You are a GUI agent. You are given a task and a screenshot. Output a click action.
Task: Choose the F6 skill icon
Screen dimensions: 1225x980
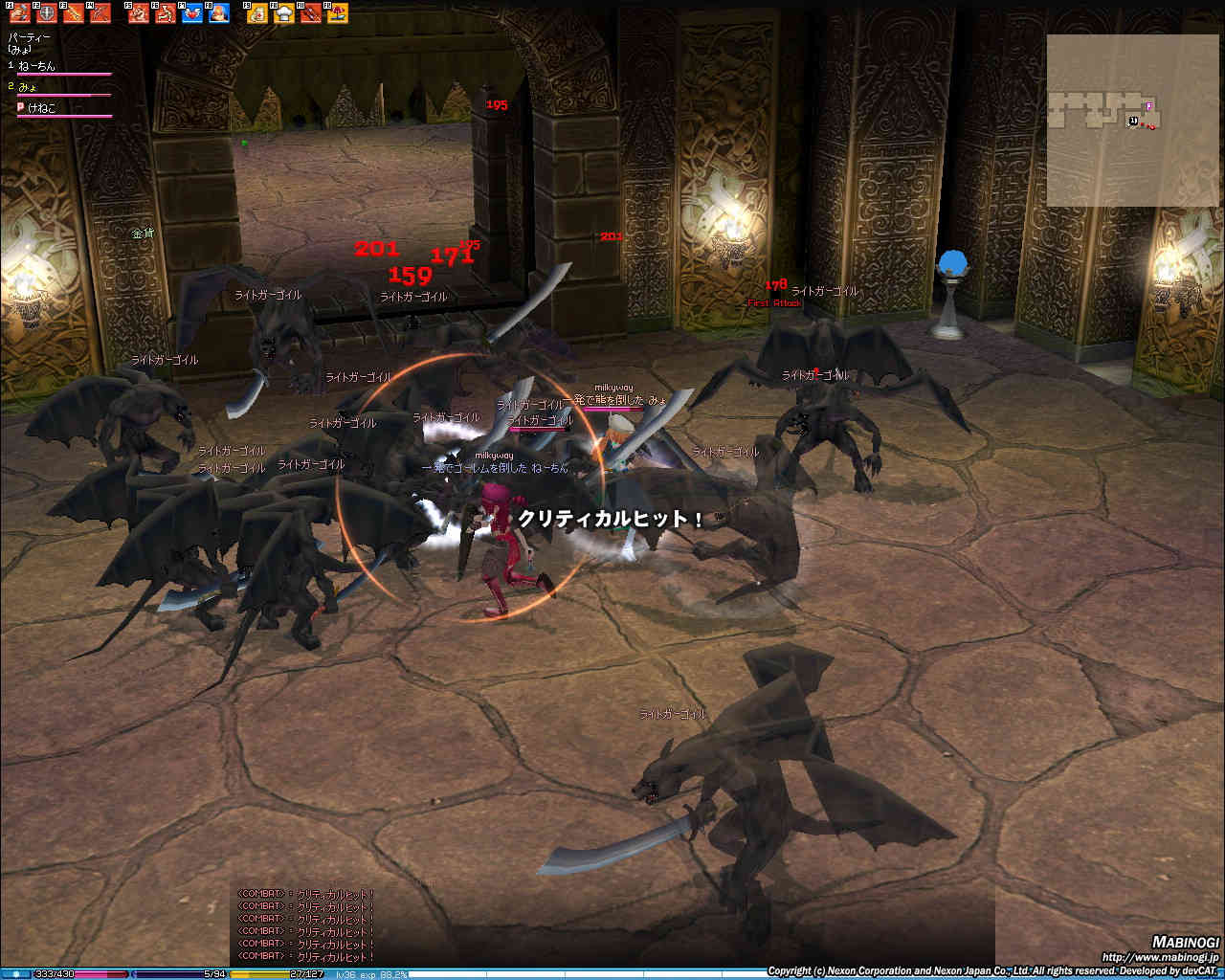coord(166,13)
